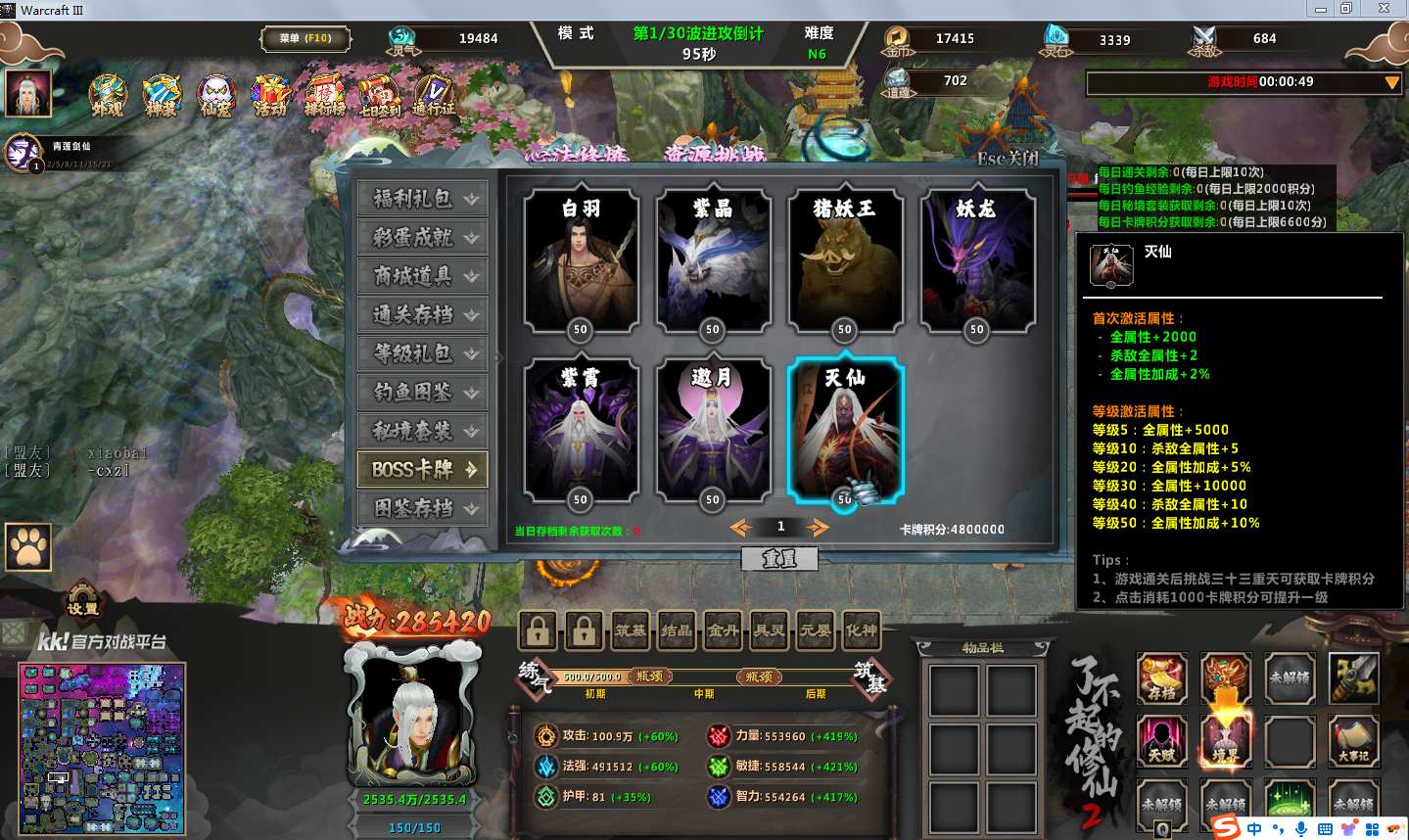This screenshot has height=840, width=1409.
Task: Click the minimap
Action: (102, 748)
